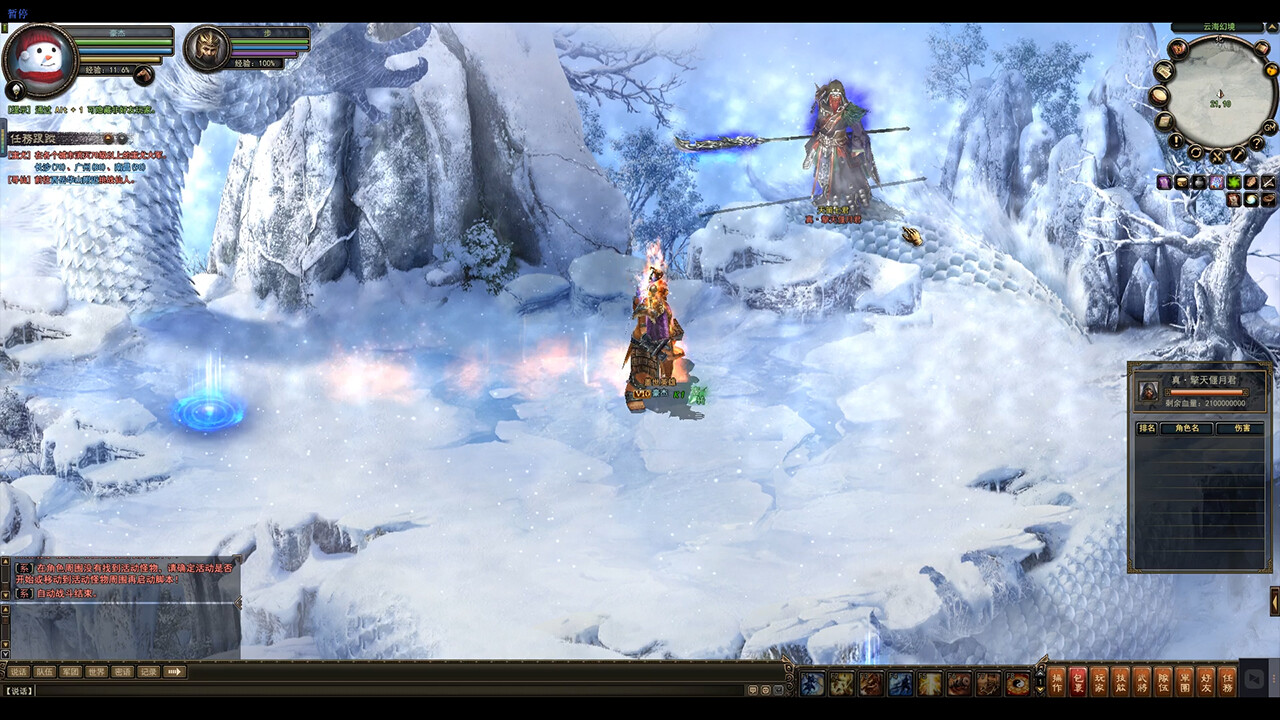The height and width of the screenshot is (720, 1280).
Task: Click the exclamation mark icon beside the minimap
Action: coord(1175,140)
